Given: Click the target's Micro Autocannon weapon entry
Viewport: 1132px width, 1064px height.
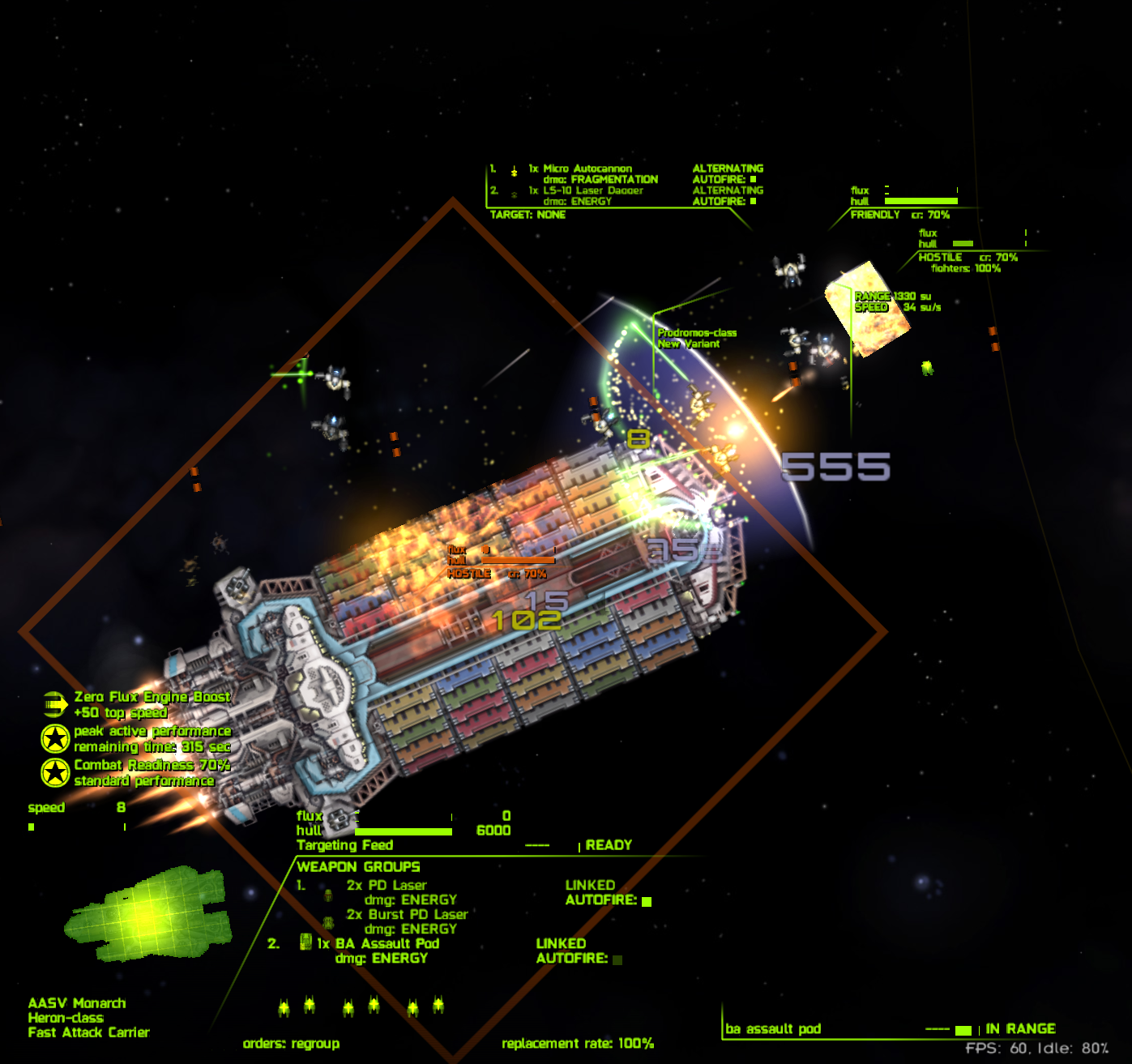Looking at the screenshot, I should [x=587, y=169].
